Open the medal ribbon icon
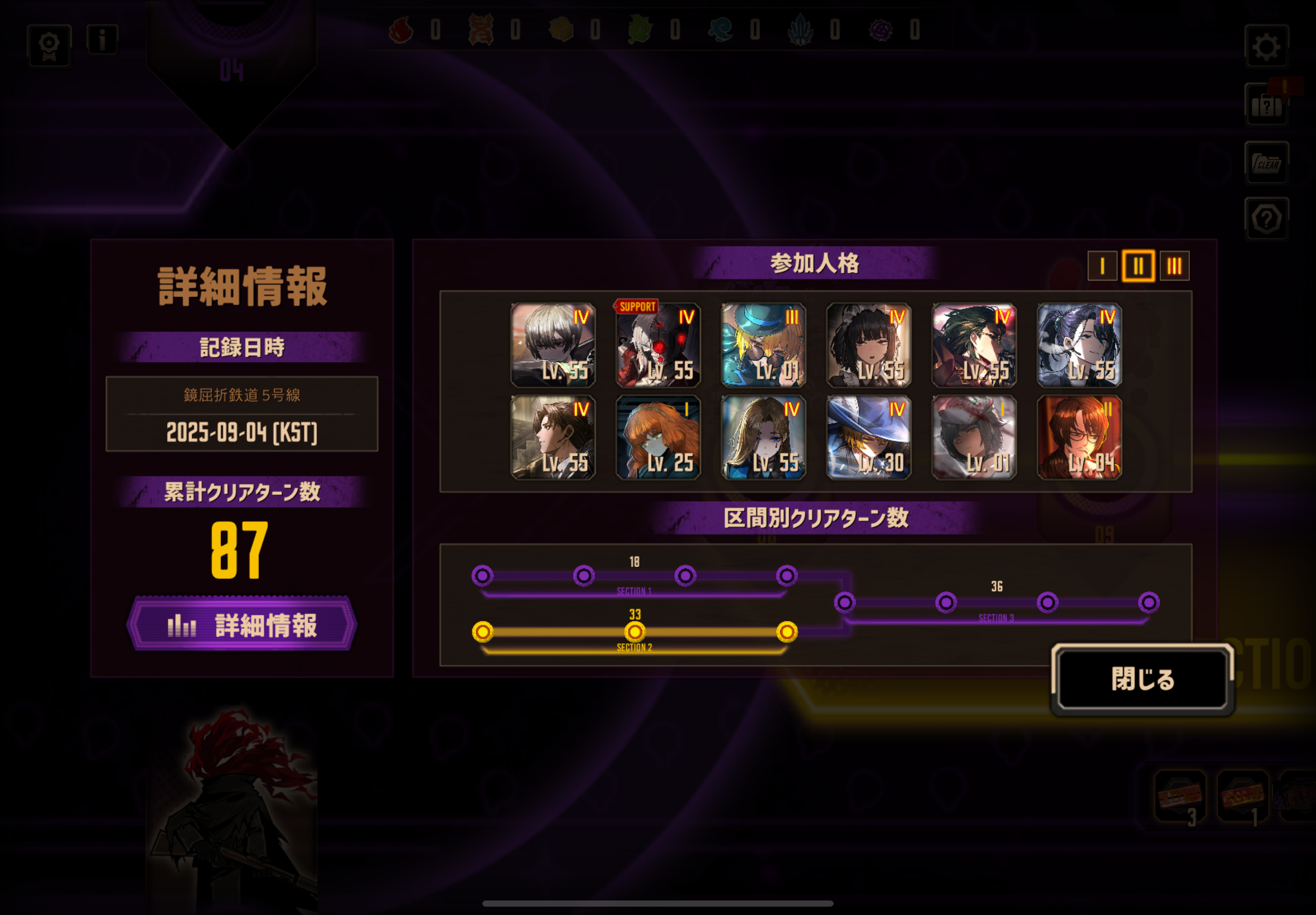This screenshot has width=1316, height=915. coord(49,46)
